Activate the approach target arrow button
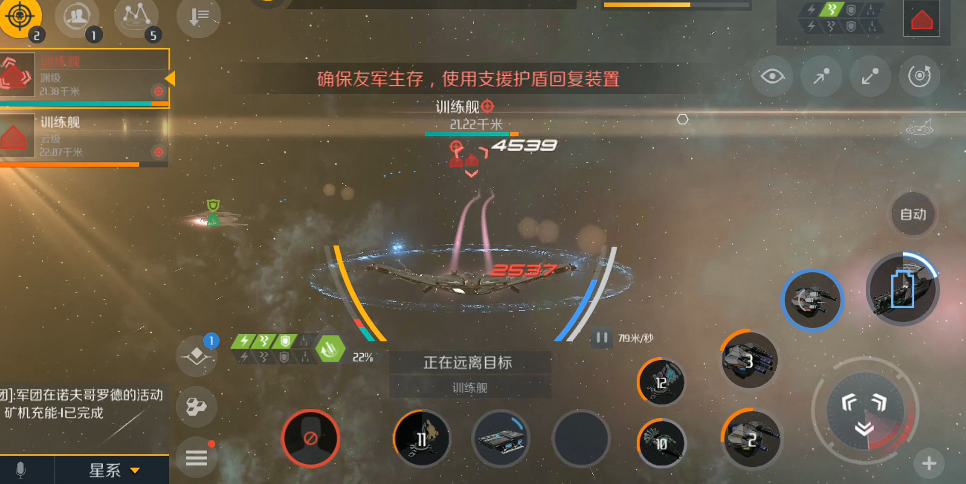 (821, 76)
